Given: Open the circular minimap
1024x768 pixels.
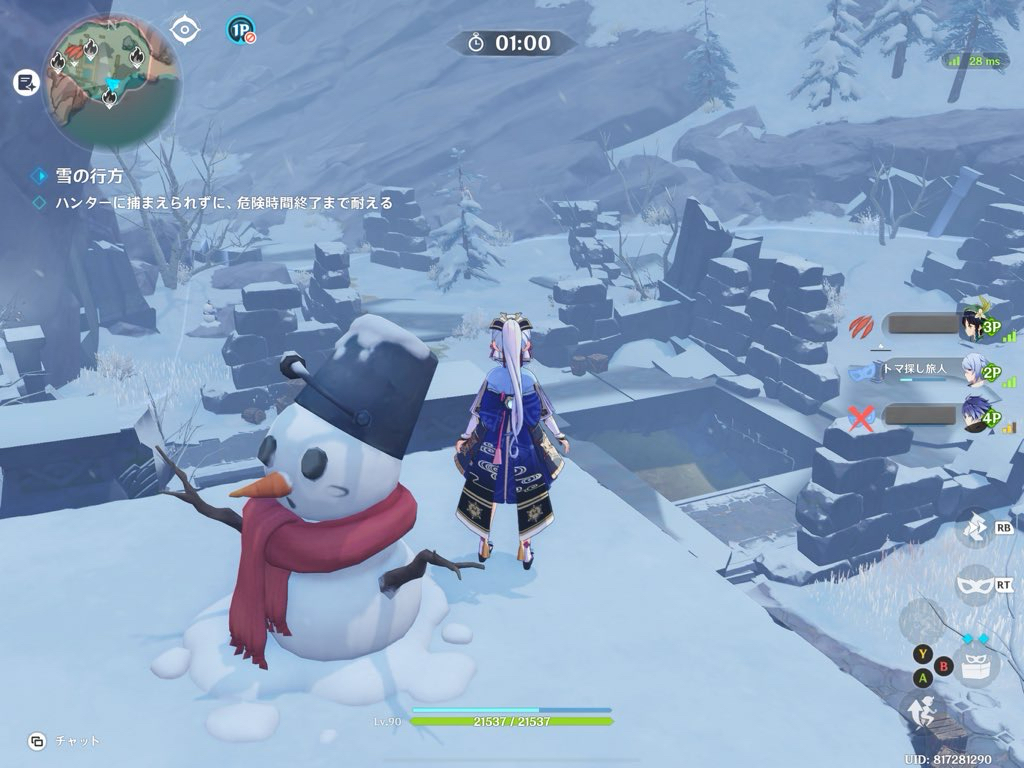Looking at the screenshot, I should 112,79.
